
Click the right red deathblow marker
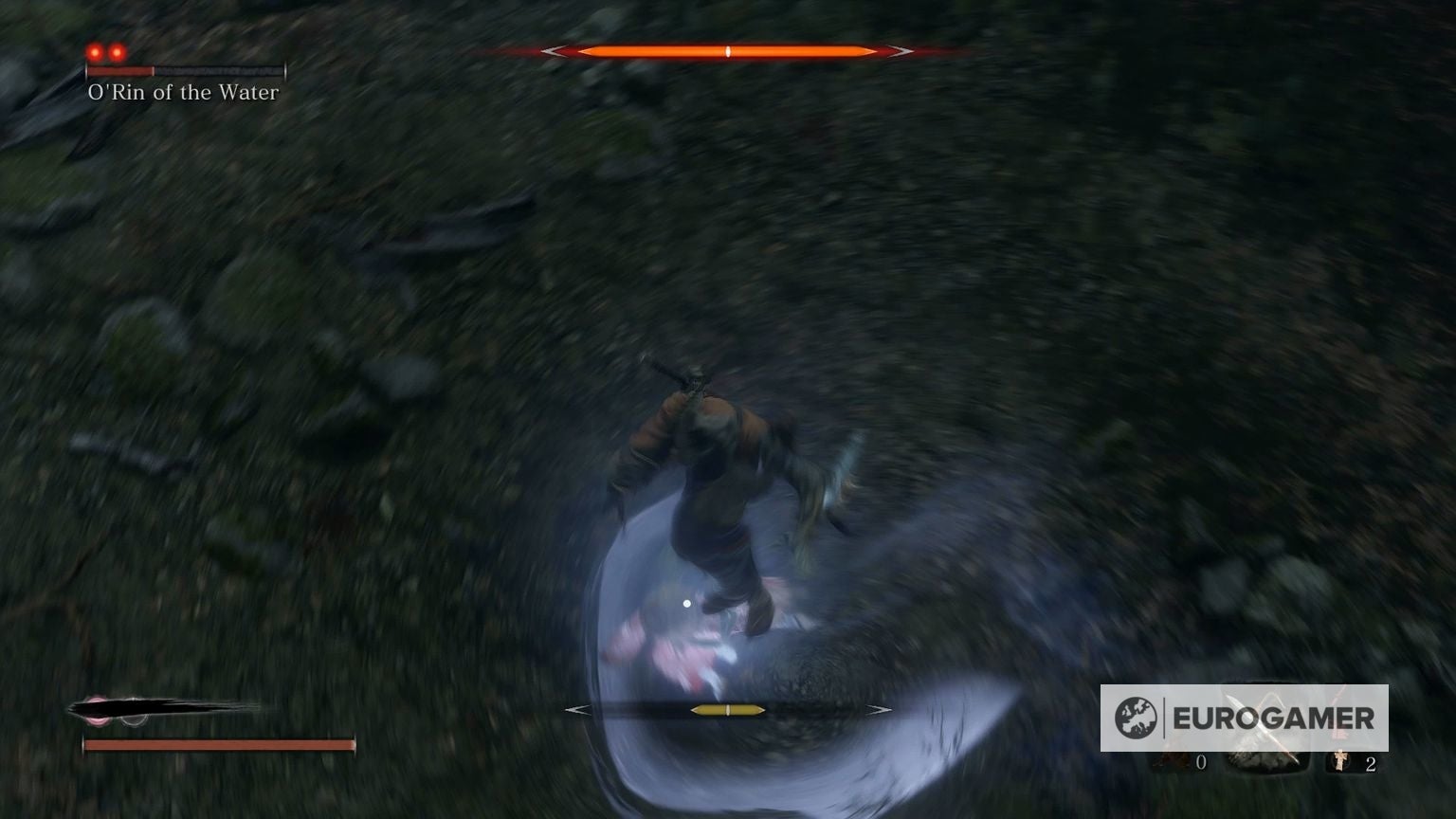[x=118, y=53]
